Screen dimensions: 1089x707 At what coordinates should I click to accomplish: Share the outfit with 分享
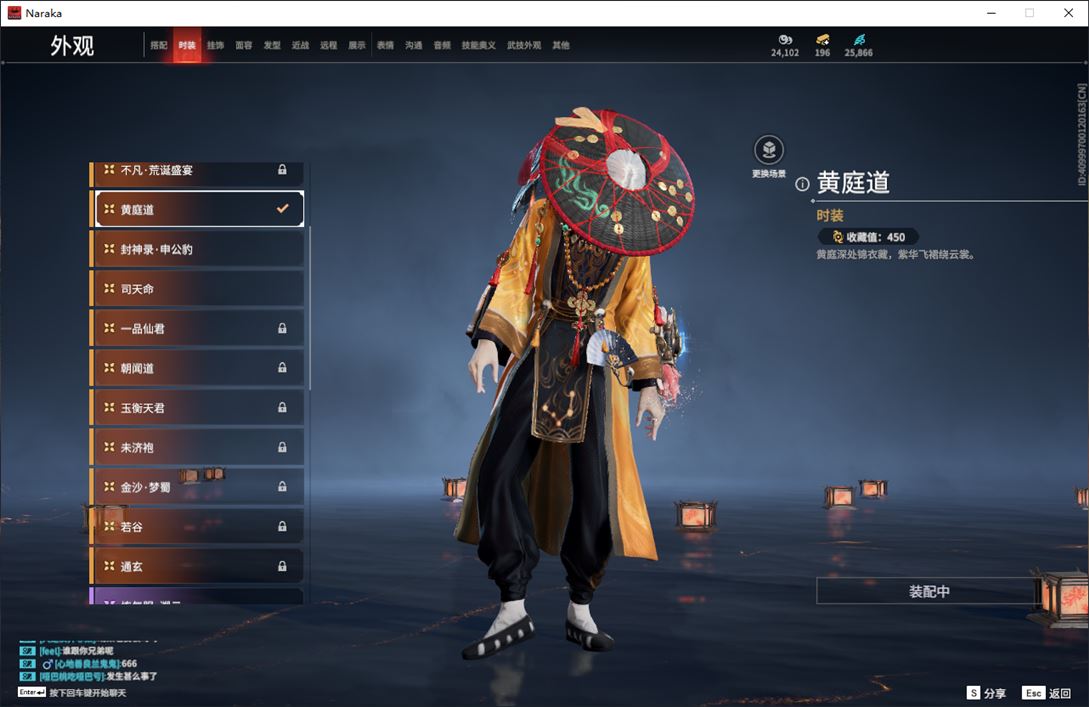986,693
